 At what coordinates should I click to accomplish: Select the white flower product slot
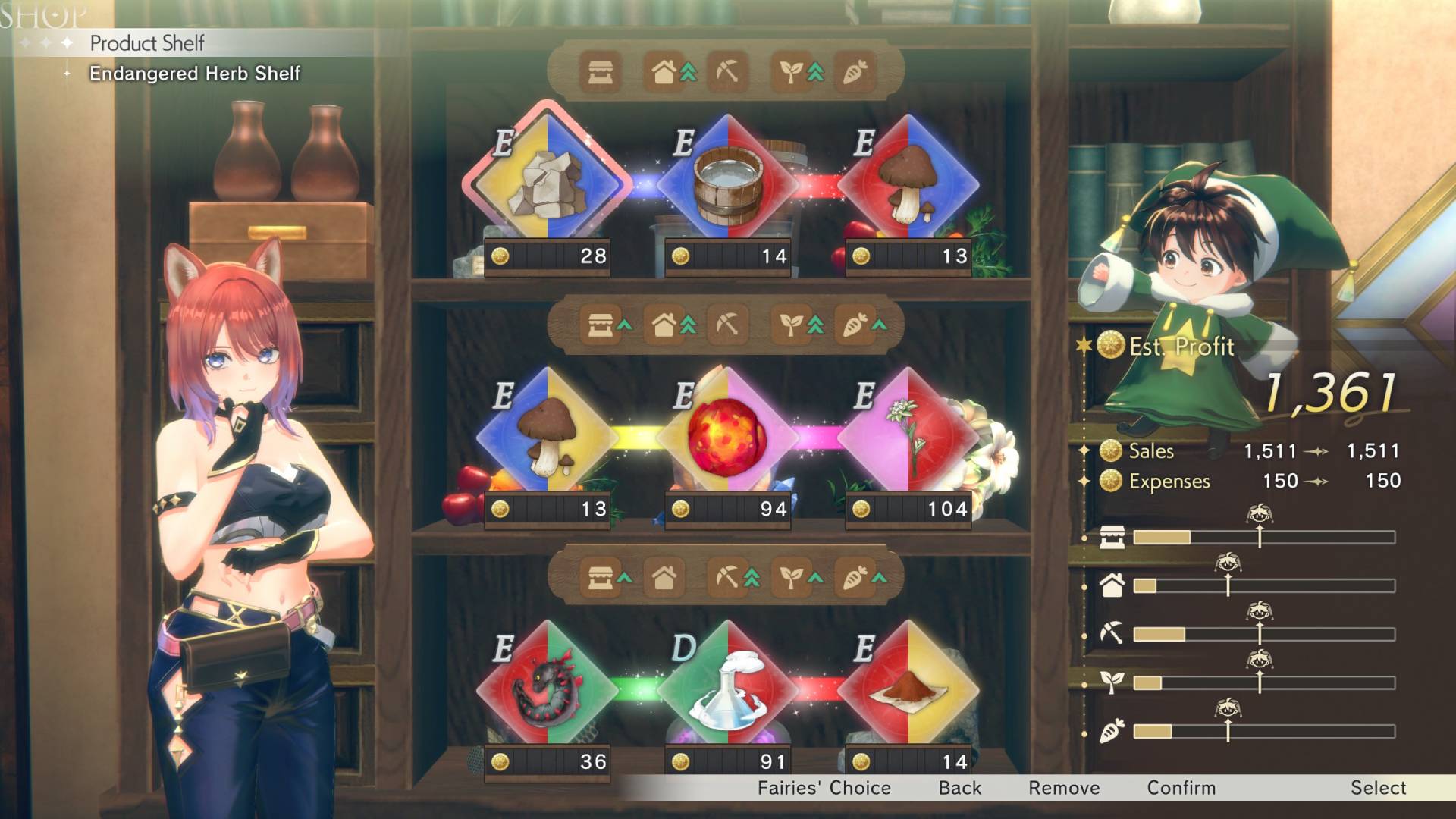(908, 438)
